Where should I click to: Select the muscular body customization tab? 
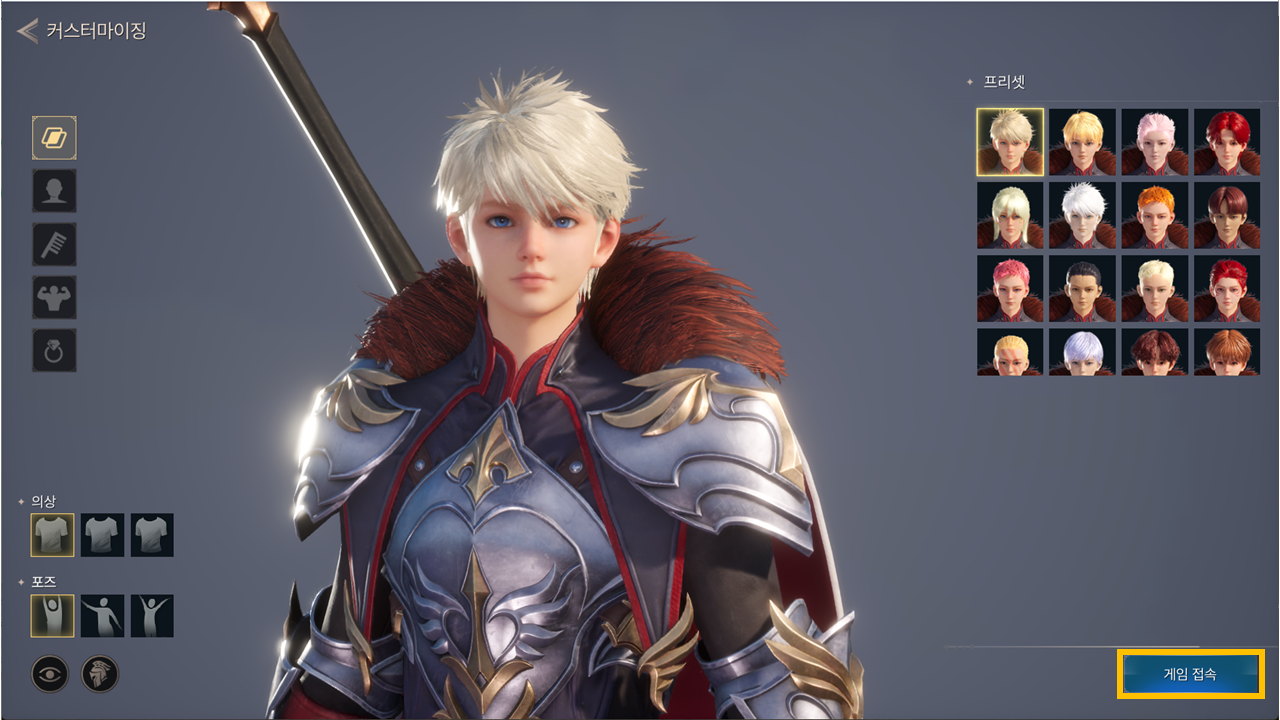point(54,297)
